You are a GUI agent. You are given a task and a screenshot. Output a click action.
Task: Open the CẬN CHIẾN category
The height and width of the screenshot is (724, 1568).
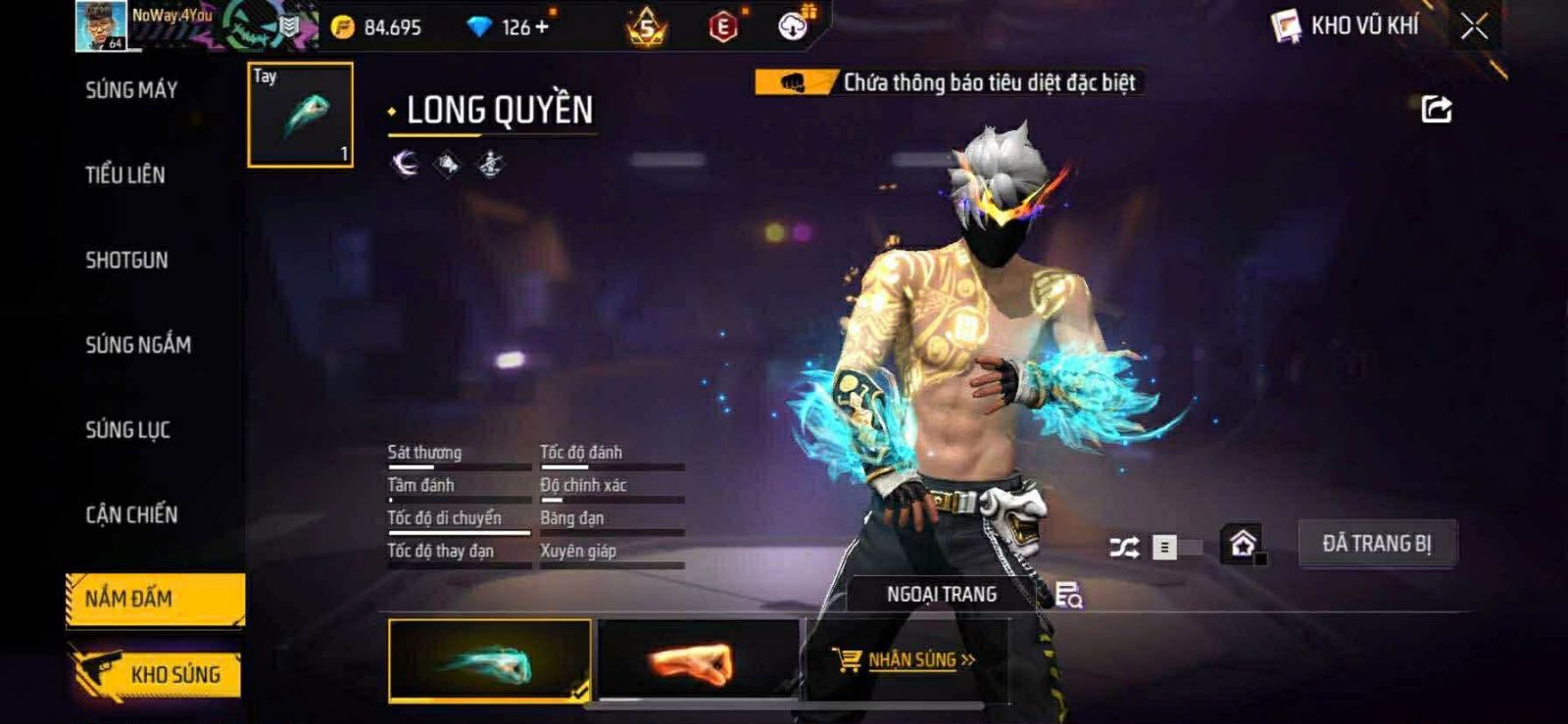click(x=131, y=515)
